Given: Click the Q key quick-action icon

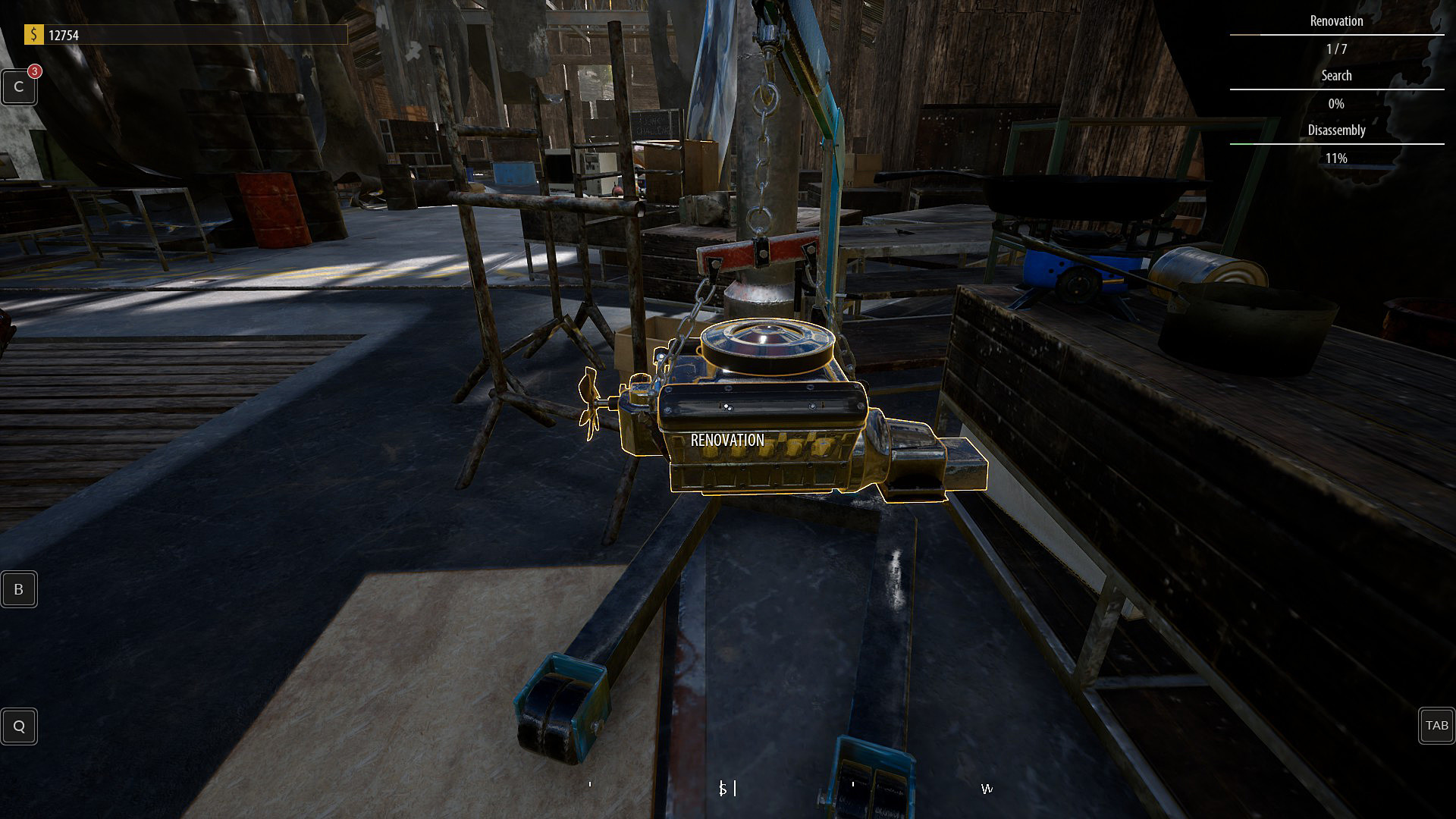Looking at the screenshot, I should pos(18,726).
